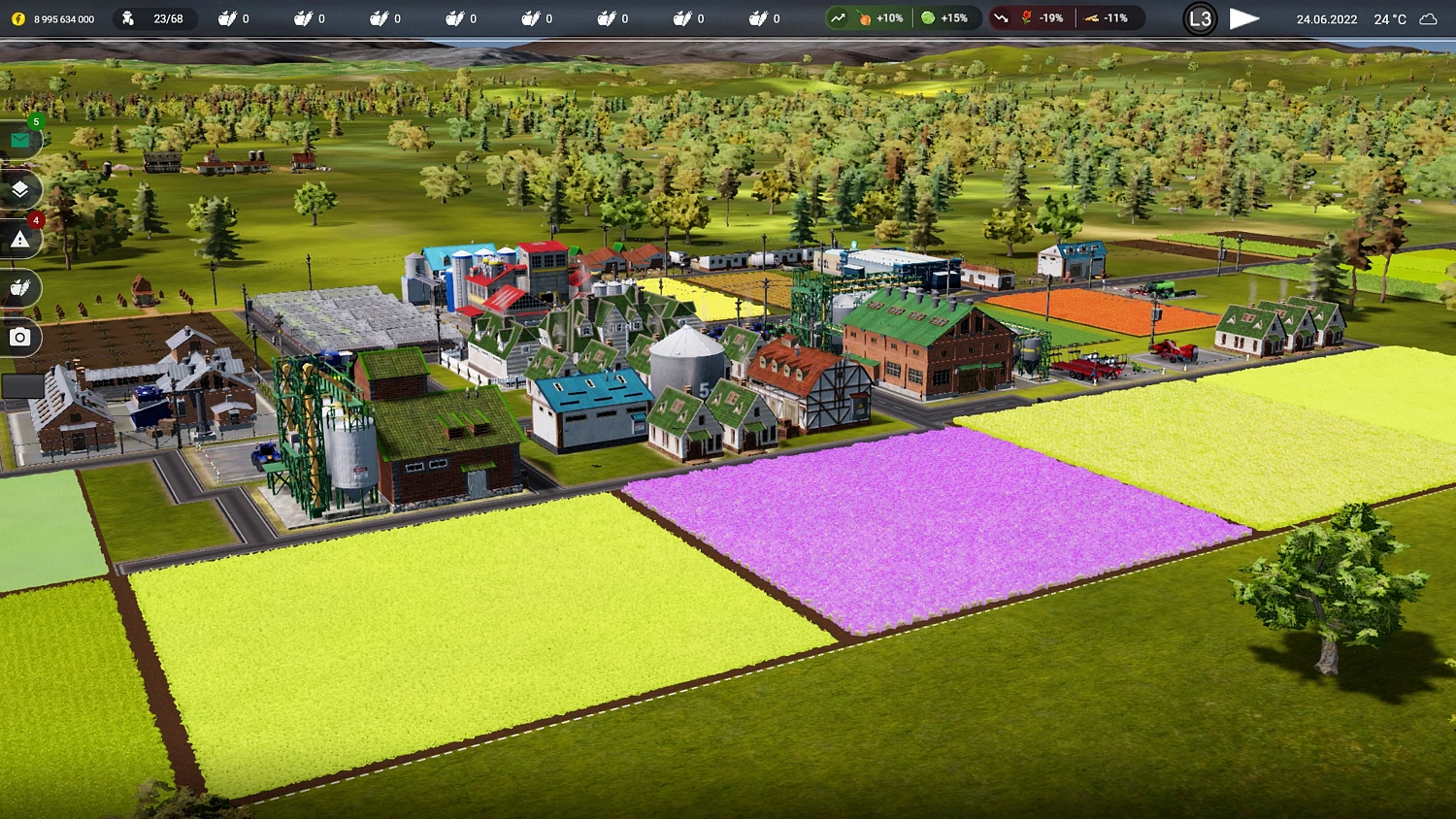Viewport: 1456px width, 819px height.
Task: Open the produce inventory panel
Action: coord(19,287)
